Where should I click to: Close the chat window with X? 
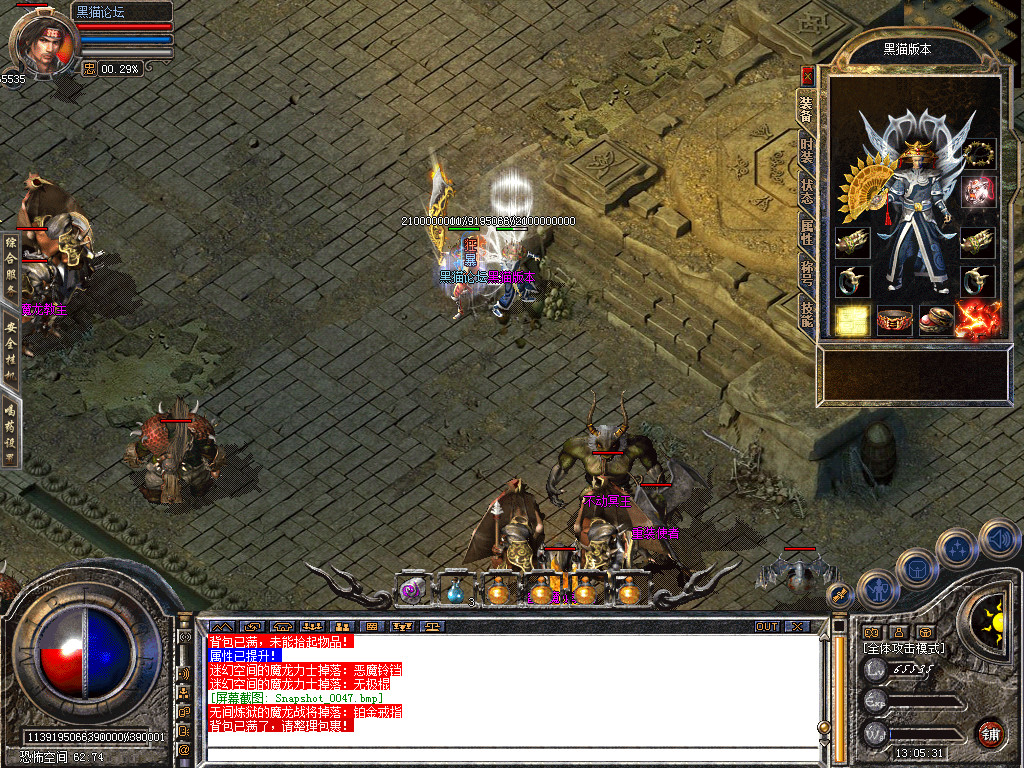point(796,626)
